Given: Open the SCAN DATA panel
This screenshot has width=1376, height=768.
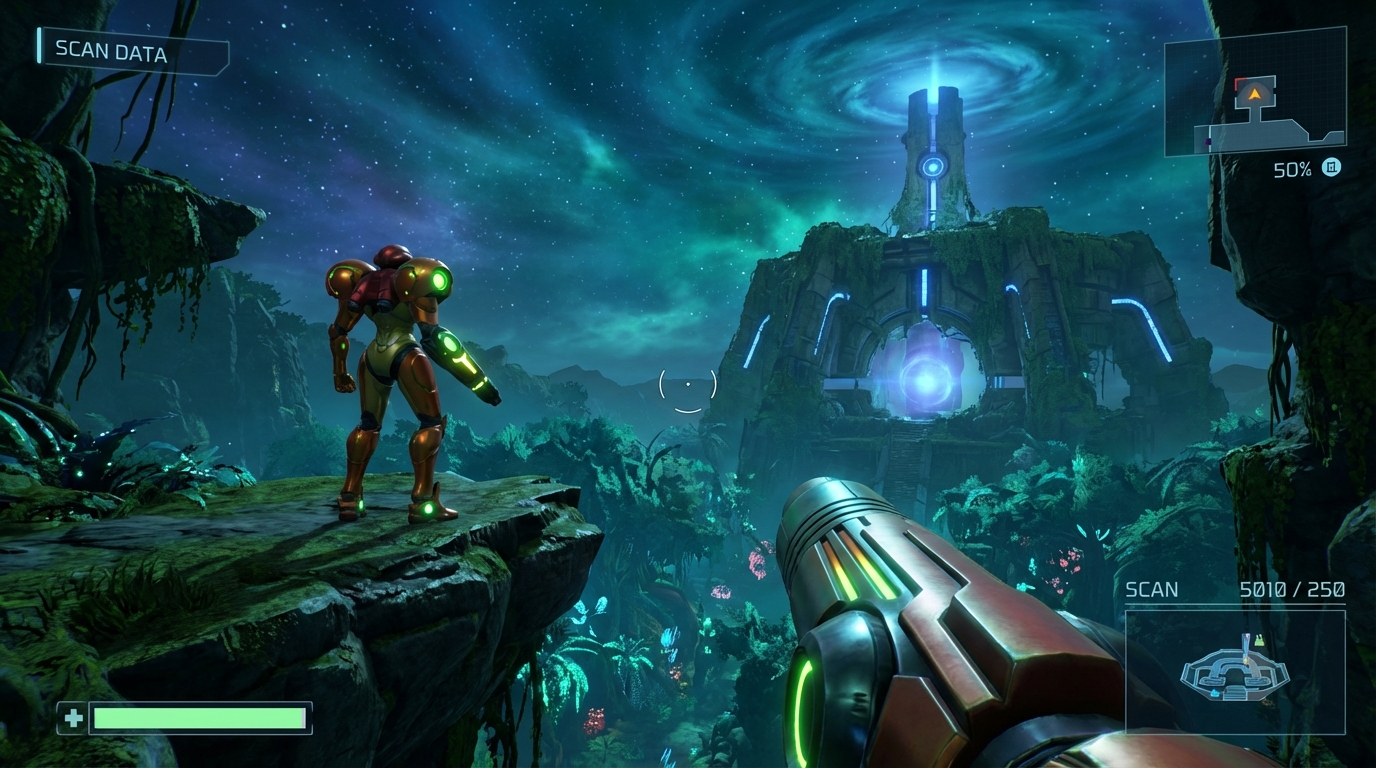Looking at the screenshot, I should click(x=132, y=52).
